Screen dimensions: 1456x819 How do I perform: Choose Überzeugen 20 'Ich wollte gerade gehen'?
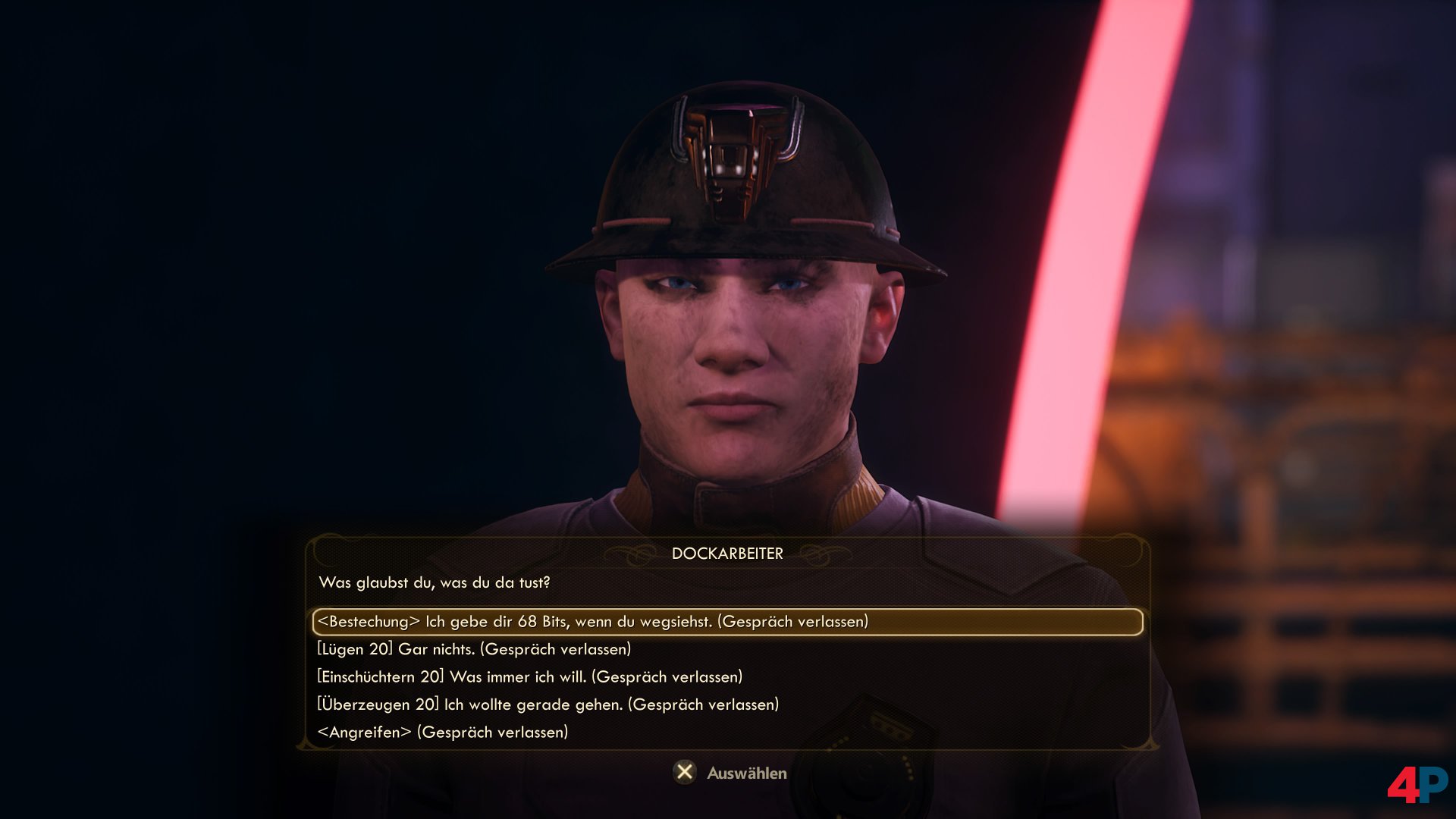click(548, 704)
